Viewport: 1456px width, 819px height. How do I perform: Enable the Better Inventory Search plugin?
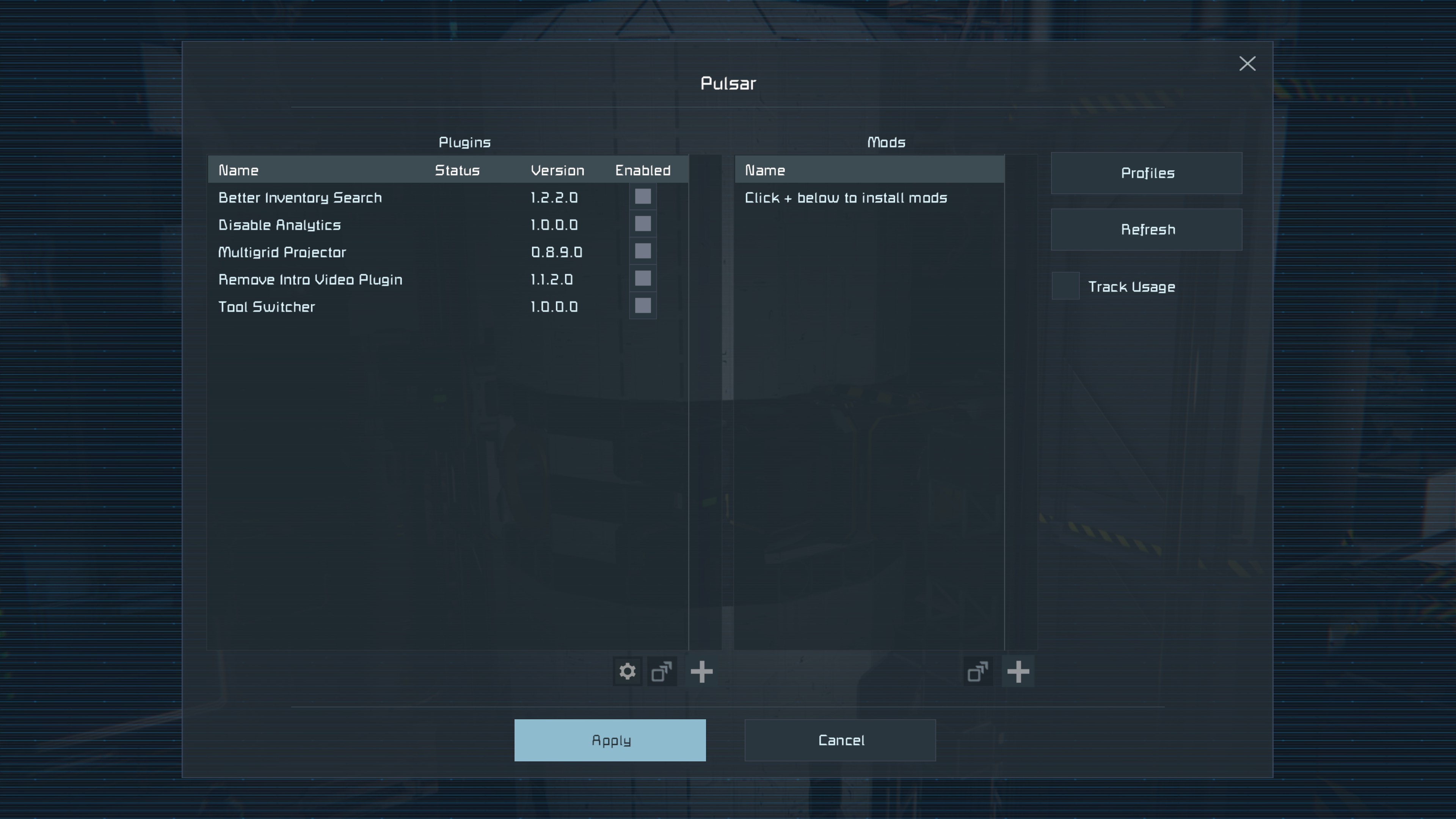click(x=643, y=197)
